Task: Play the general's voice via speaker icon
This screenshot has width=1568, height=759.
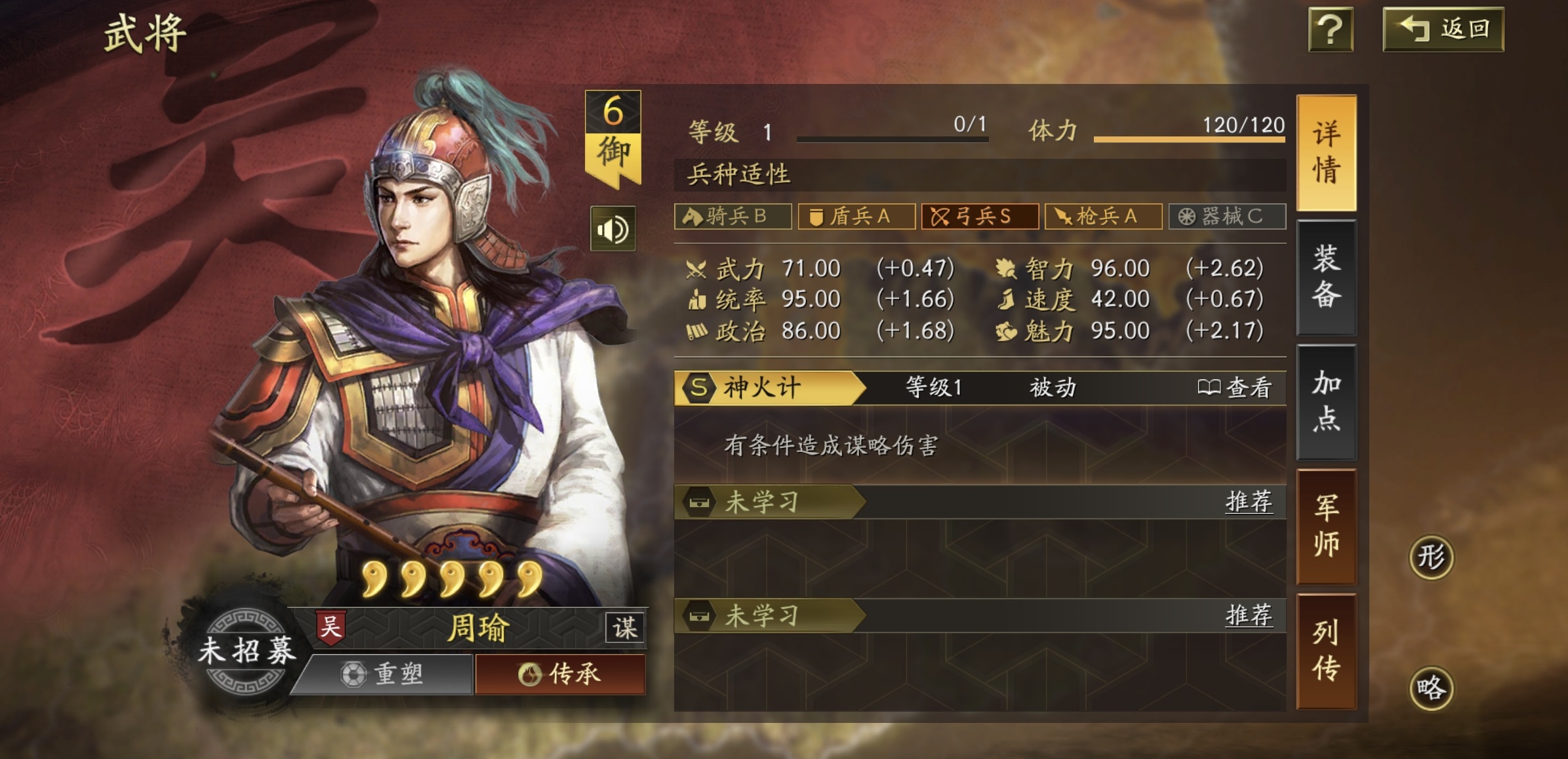Action: pyautogui.click(x=613, y=229)
